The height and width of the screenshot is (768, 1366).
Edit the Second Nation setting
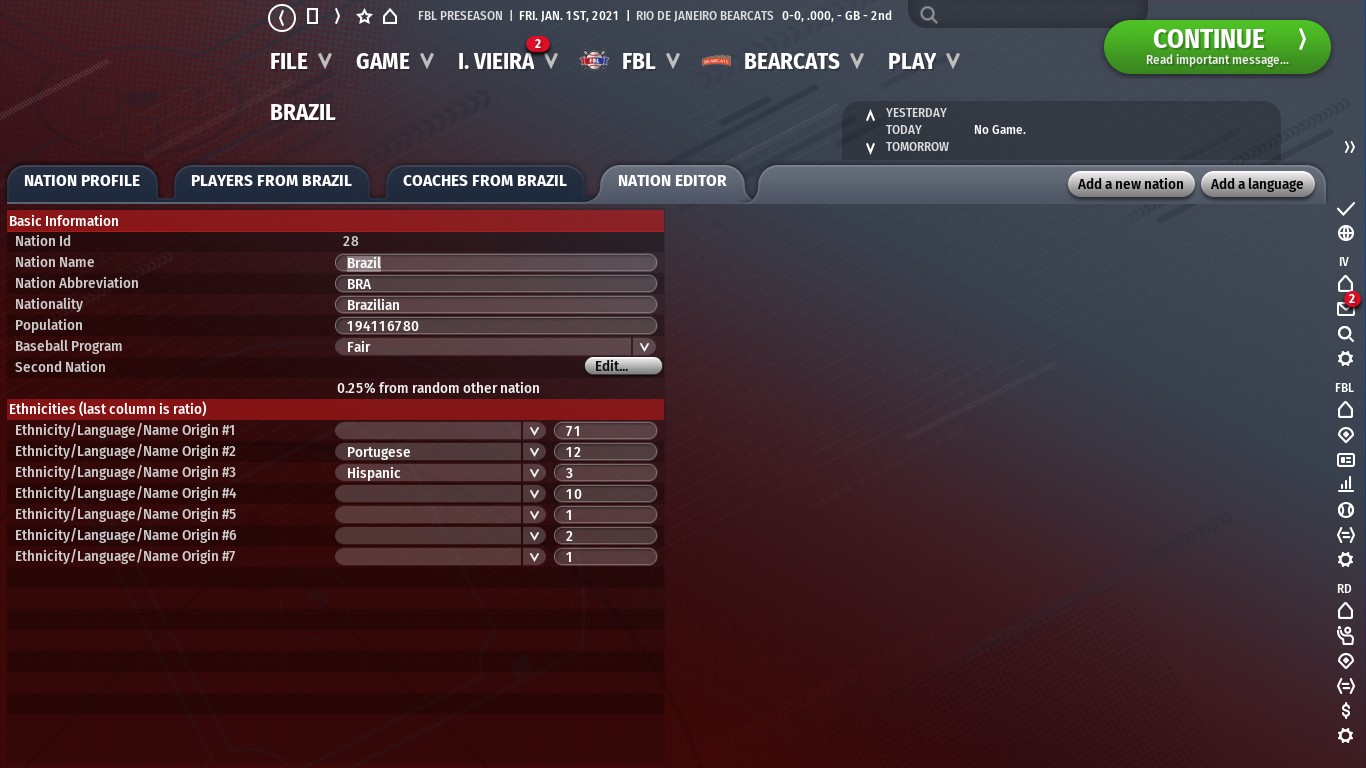(x=622, y=367)
